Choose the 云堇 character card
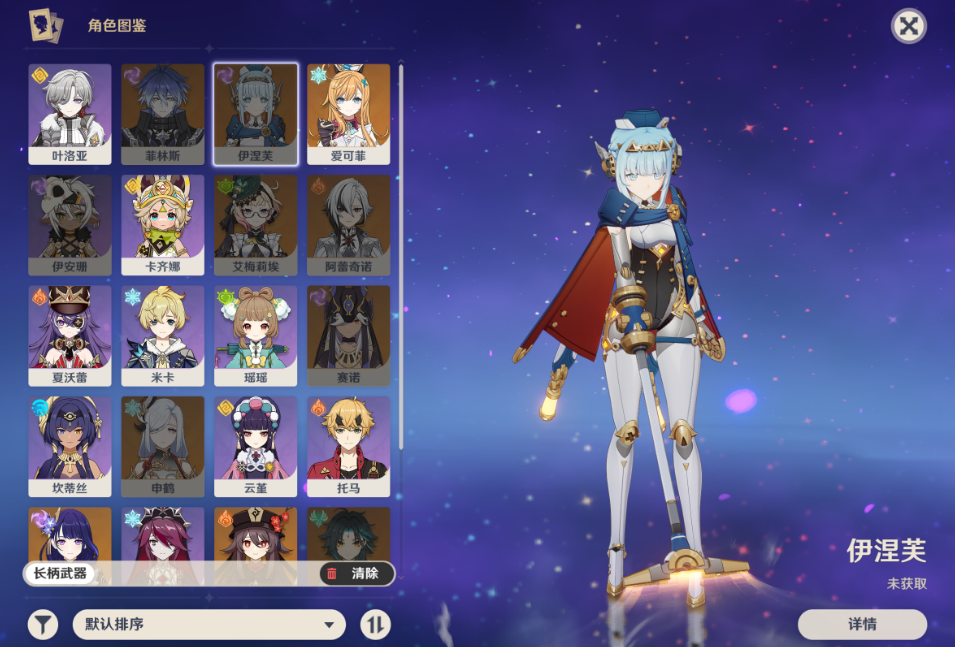This screenshot has height=647, width=955. 255,446
